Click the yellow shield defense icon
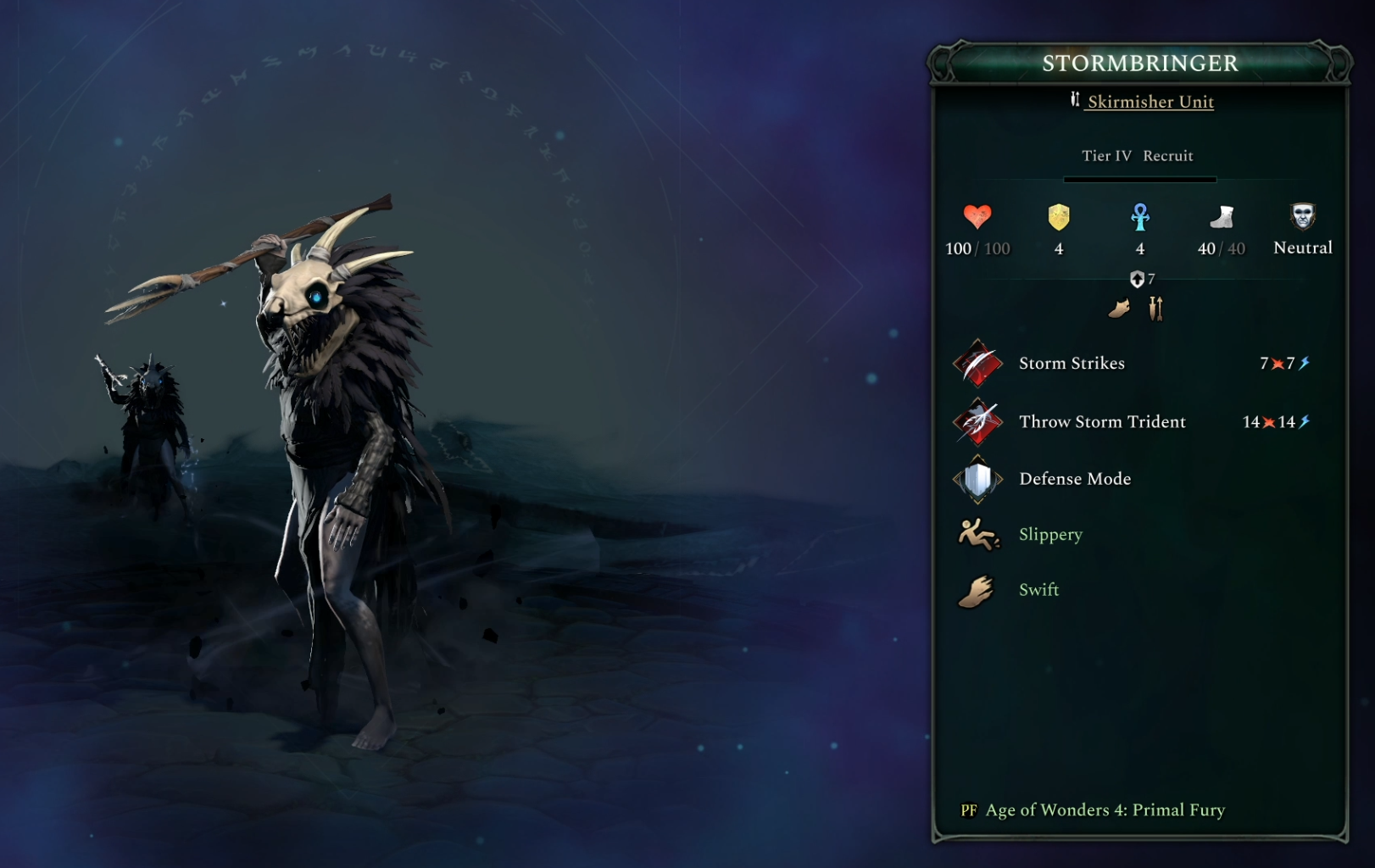Screen dimensions: 1375x868 [1059, 217]
